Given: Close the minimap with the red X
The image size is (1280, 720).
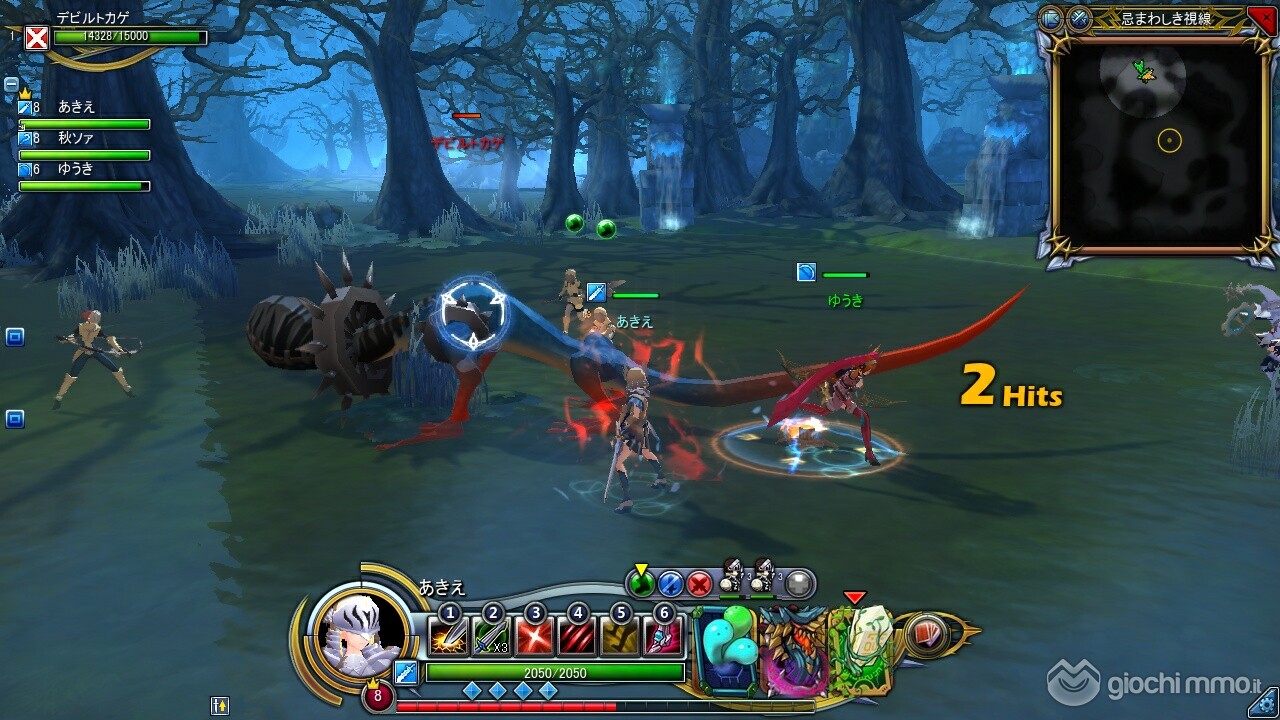Looking at the screenshot, I should (1261, 19).
